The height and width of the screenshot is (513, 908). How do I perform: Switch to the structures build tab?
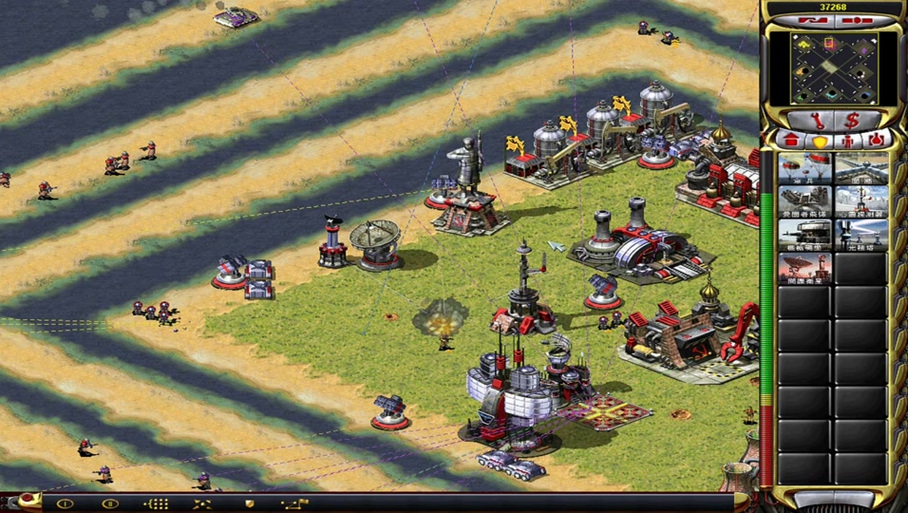point(791,139)
